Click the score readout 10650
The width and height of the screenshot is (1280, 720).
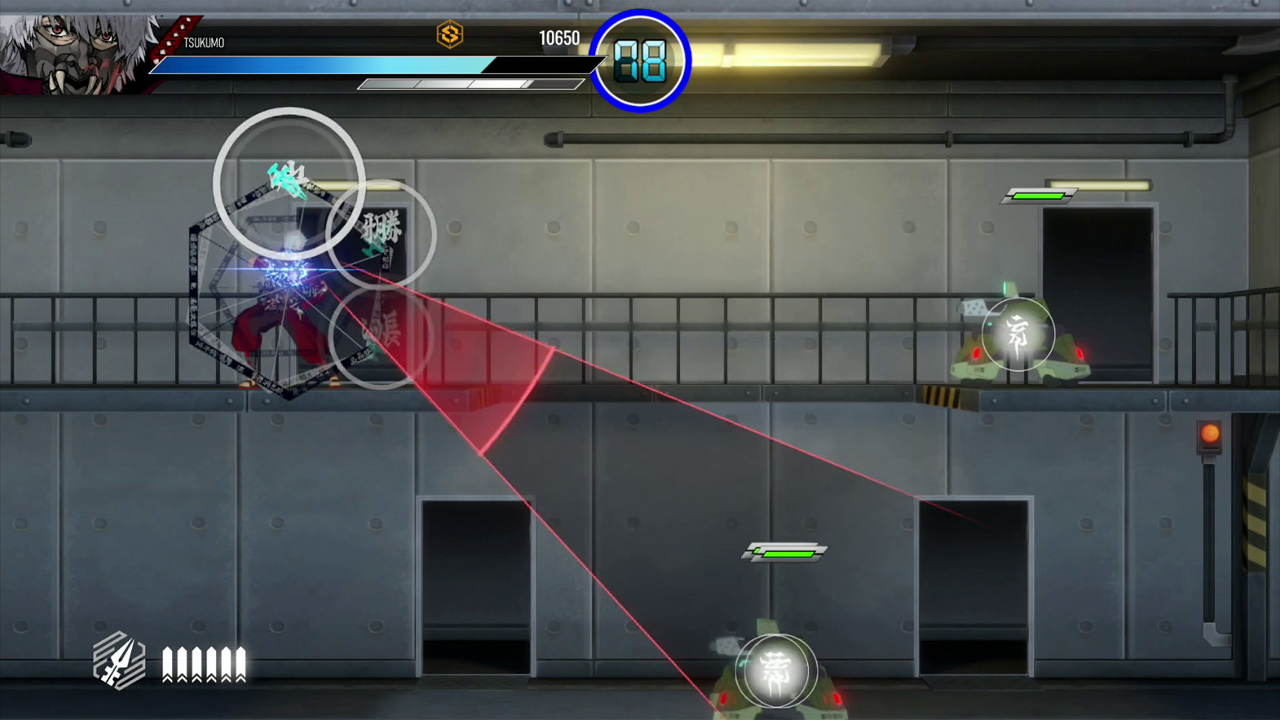pyautogui.click(x=560, y=38)
